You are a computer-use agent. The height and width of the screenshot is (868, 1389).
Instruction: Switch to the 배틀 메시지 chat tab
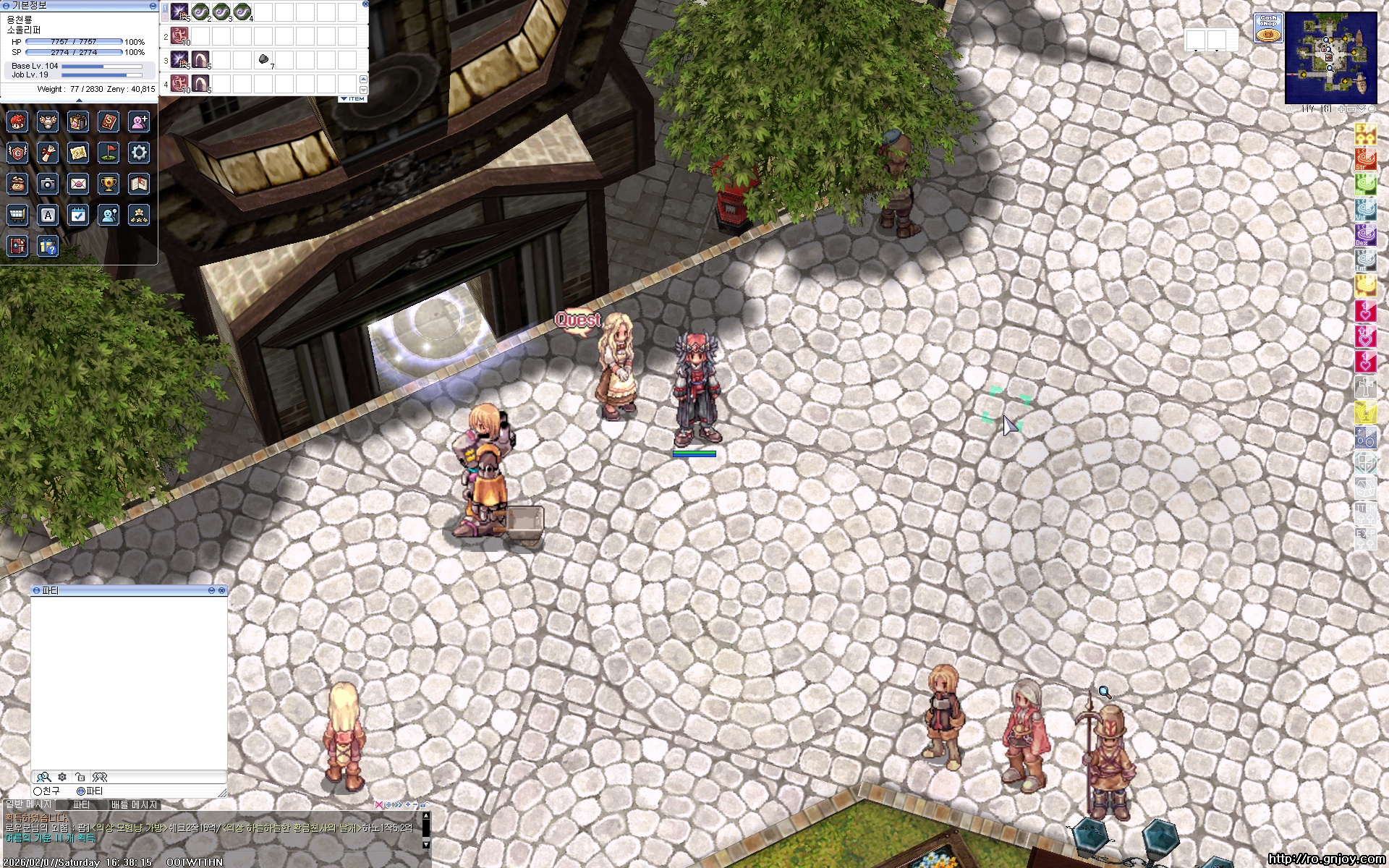[x=134, y=804]
